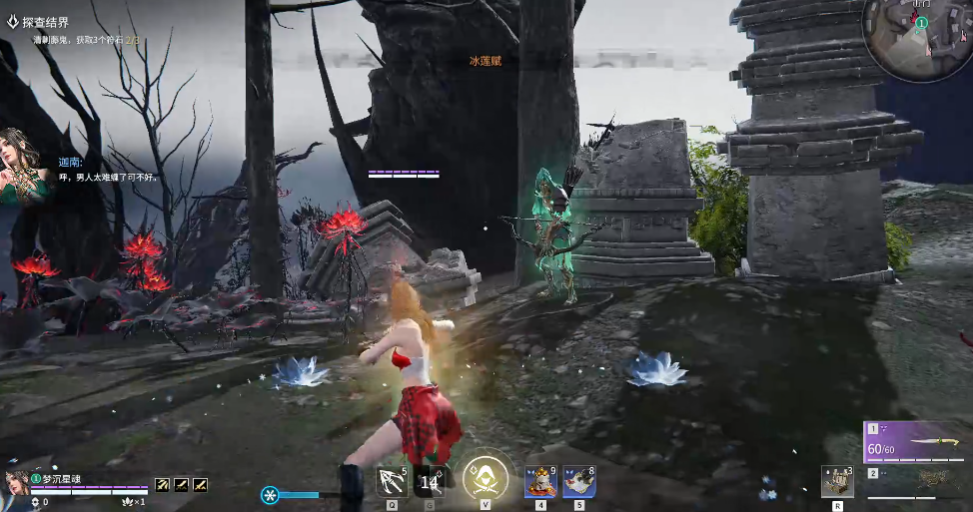The width and height of the screenshot is (973, 512).
Task: Open the 探查结界 quest tracker
Action: [x=45, y=22]
